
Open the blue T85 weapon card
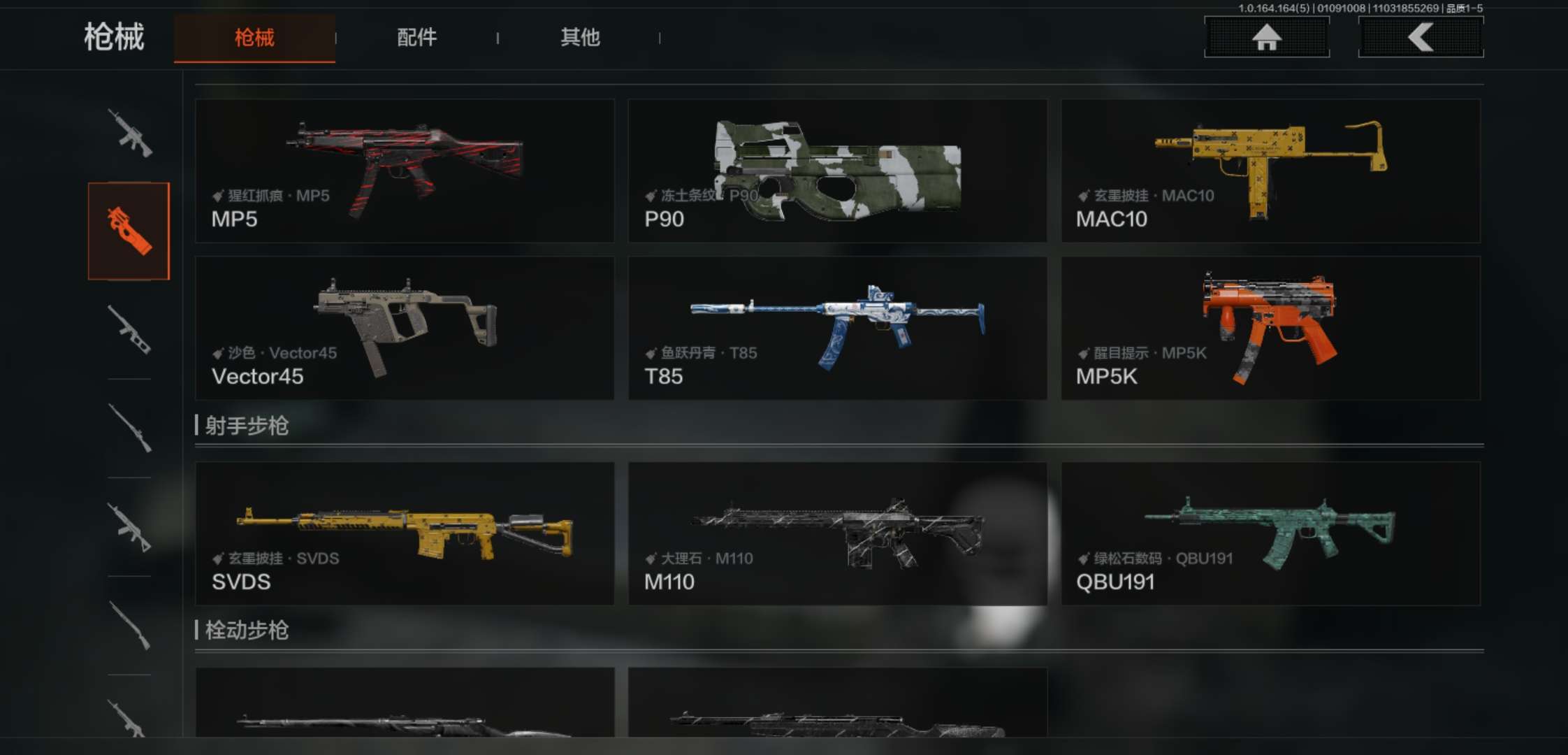pyautogui.click(x=837, y=328)
